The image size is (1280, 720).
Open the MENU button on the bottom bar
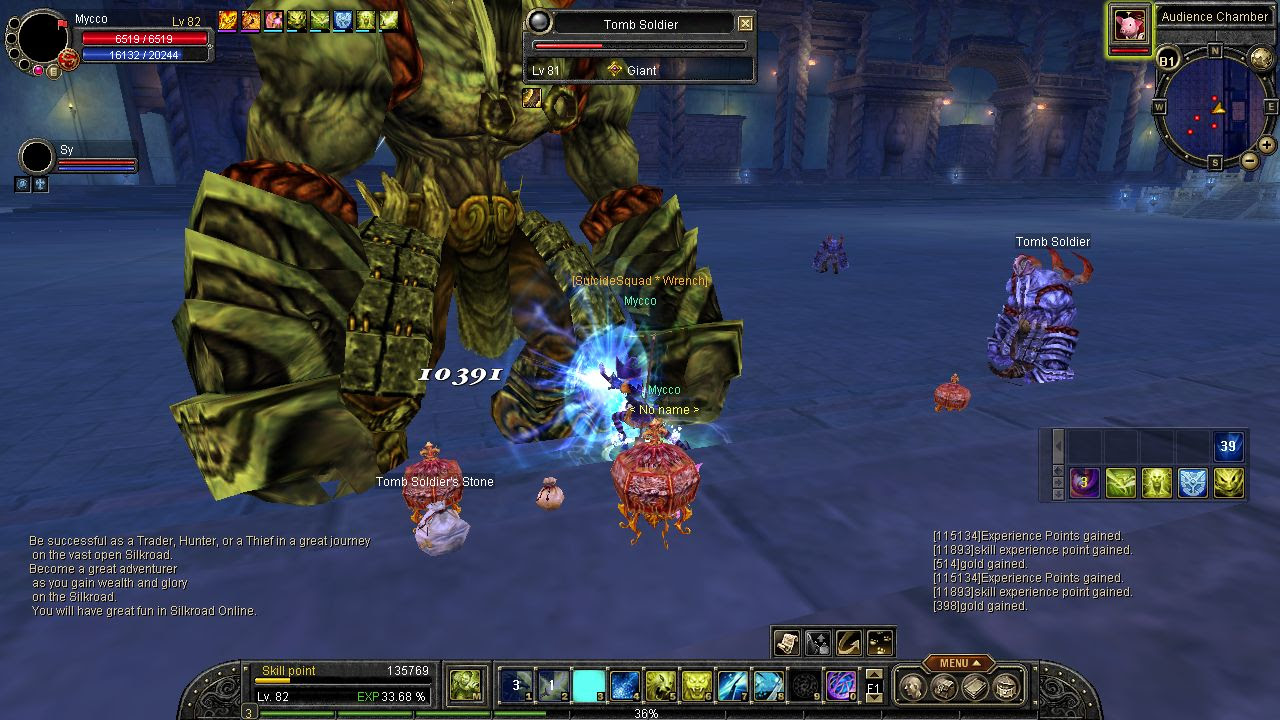pyautogui.click(x=957, y=663)
